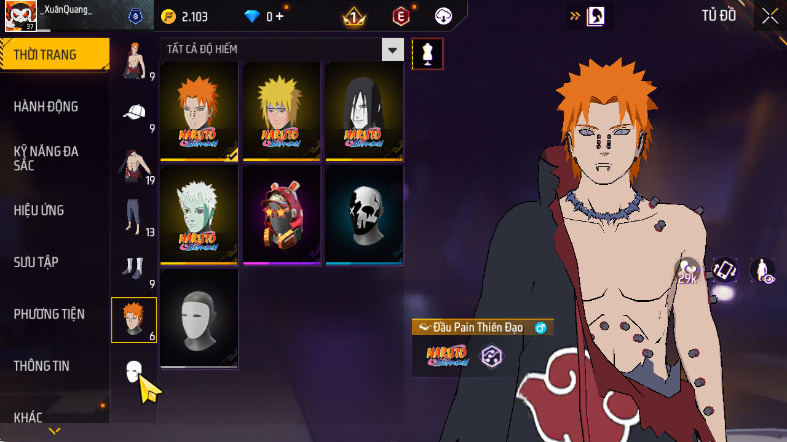Equip the blond Naruto head item
The image size is (787, 442).
[281, 111]
